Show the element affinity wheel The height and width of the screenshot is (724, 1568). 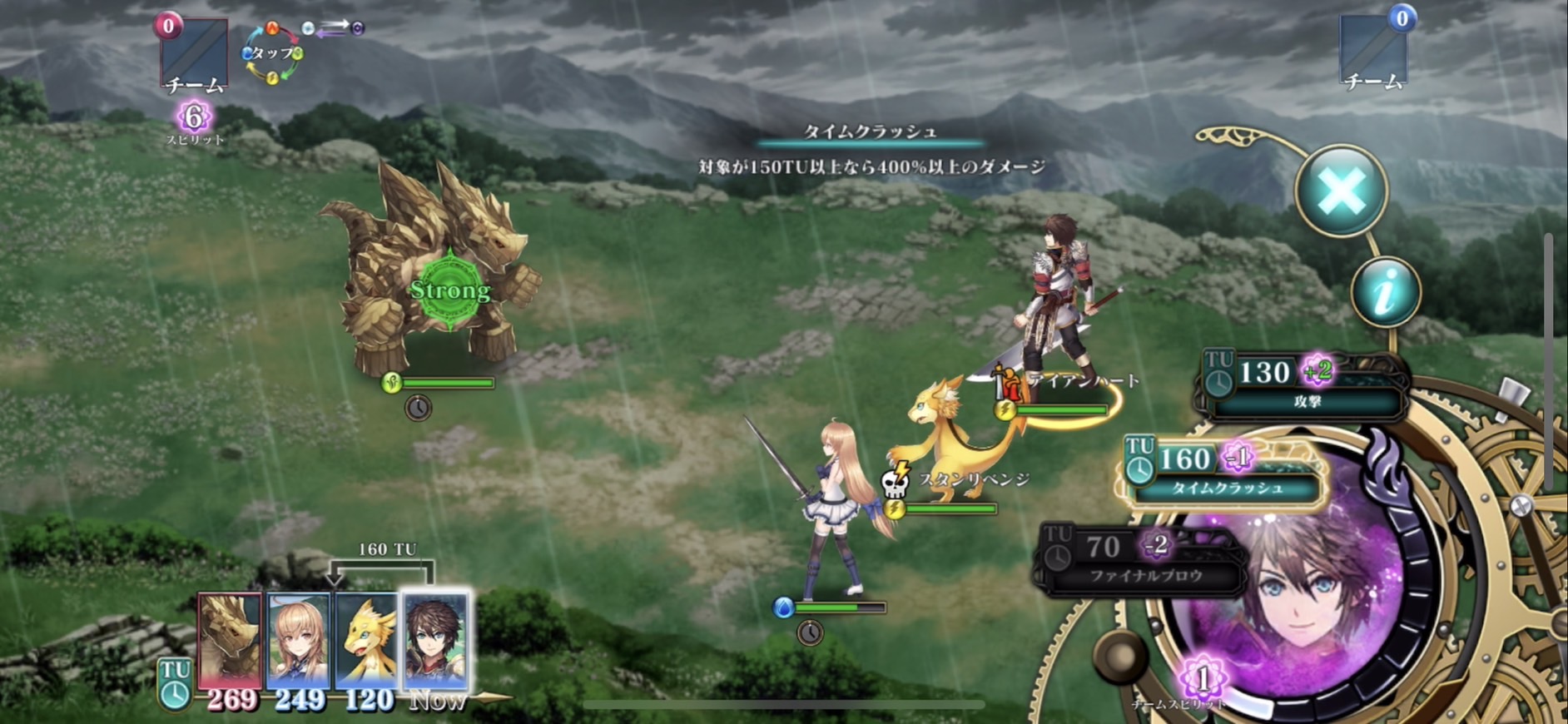pos(272,54)
